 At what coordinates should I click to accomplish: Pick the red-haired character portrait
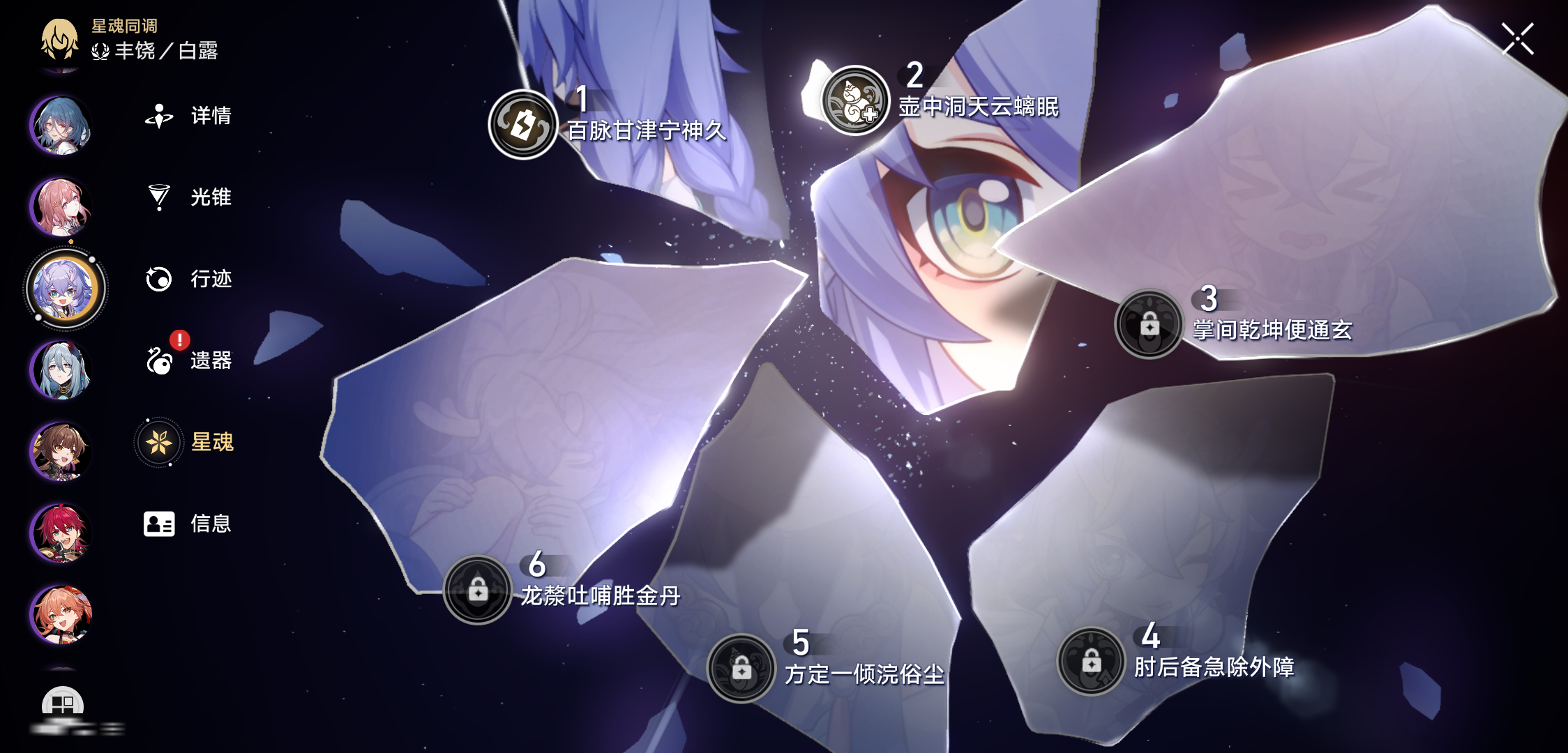tap(61, 533)
